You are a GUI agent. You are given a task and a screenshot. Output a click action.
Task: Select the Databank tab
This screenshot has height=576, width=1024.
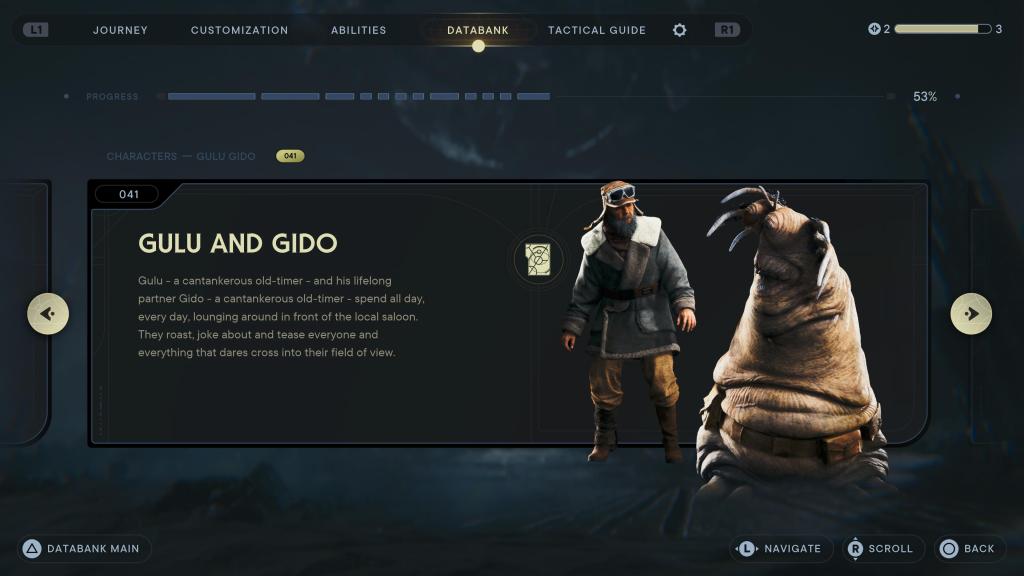[478, 30]
